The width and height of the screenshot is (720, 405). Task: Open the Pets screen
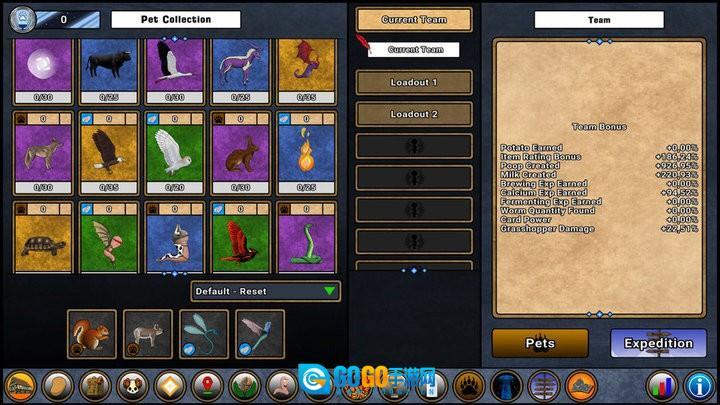(540, 343)
